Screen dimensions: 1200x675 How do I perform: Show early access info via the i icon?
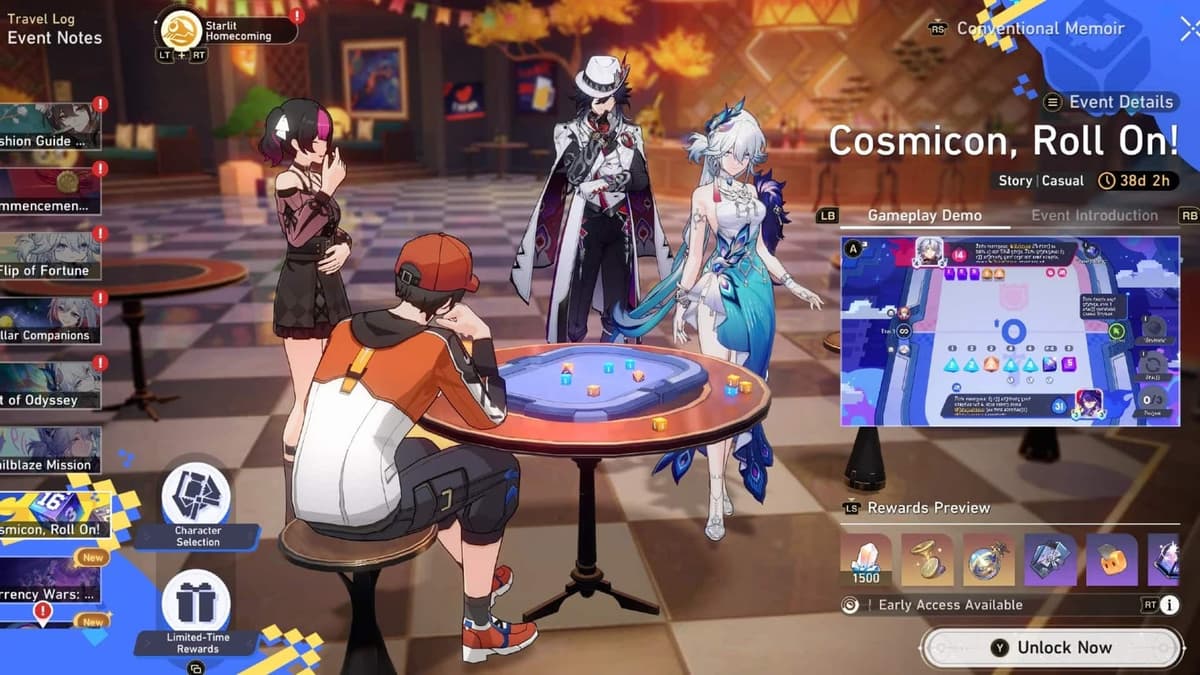(x=1169, y=605)
